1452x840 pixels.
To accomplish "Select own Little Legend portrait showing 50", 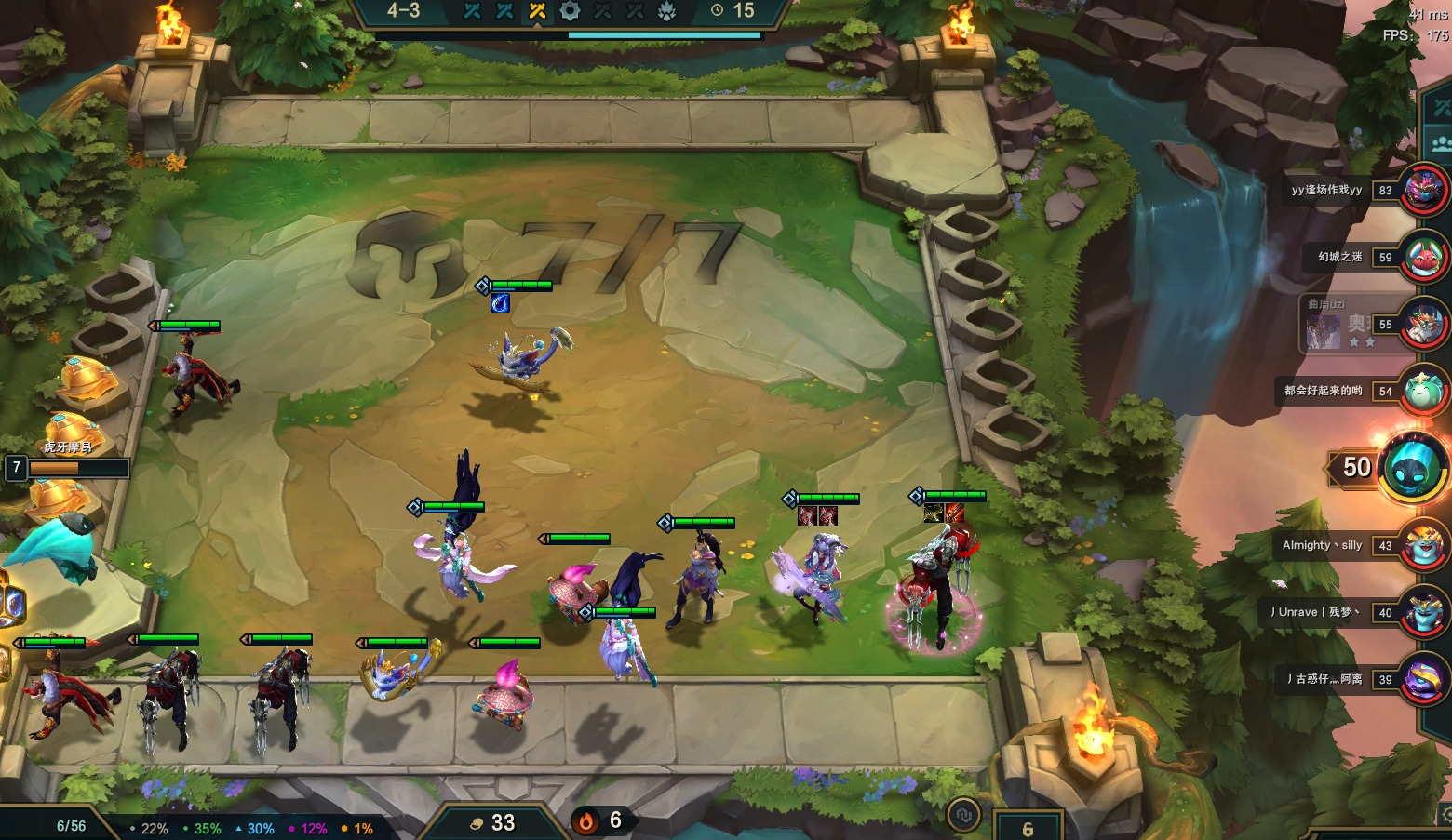I will (1412, 467).
